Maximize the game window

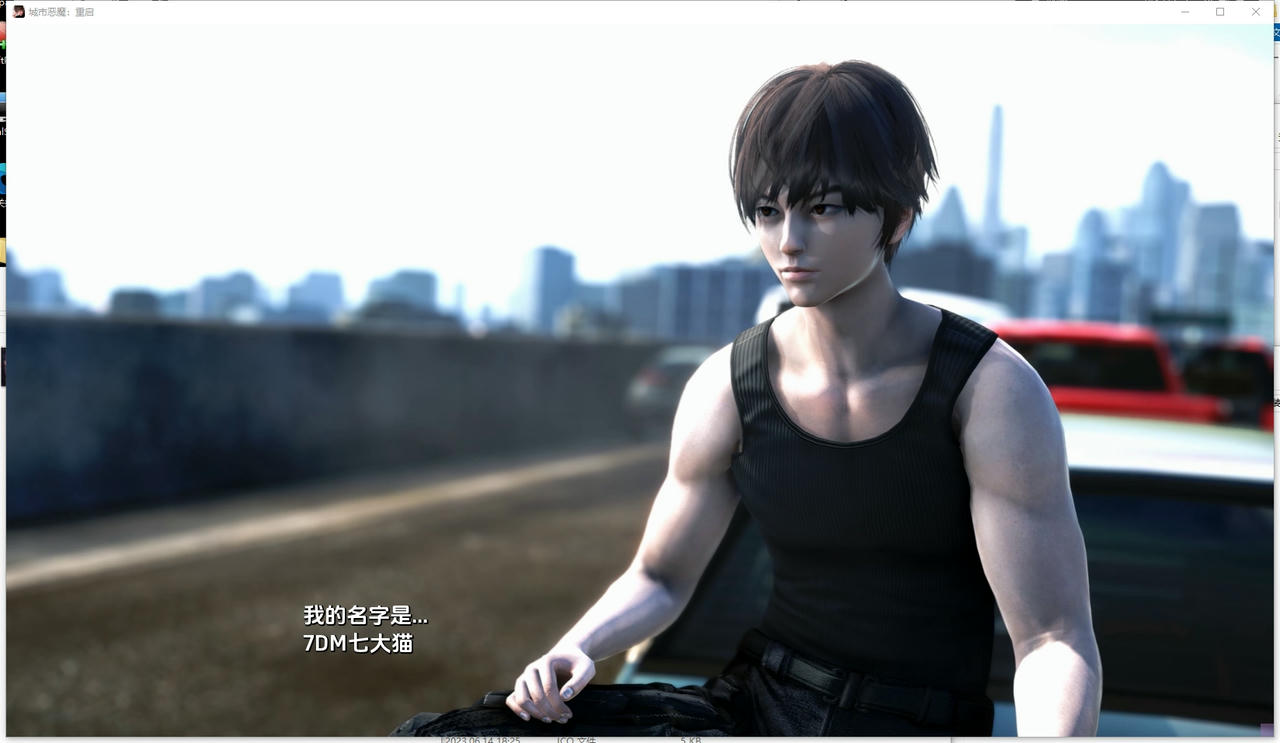pos(1219,11)
